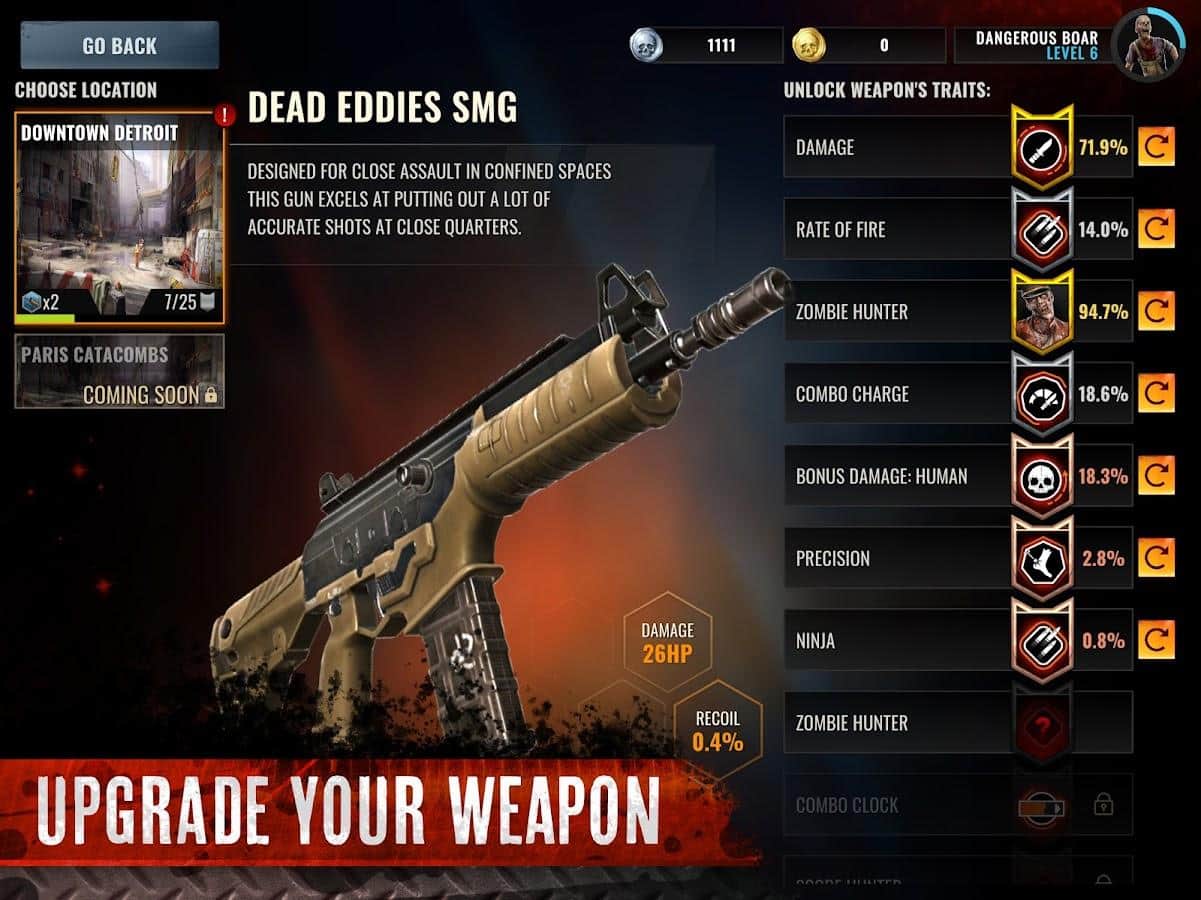Reroll the Precision trait
This screenshot has width=1201, height=900.
[x=1156, y=558]
